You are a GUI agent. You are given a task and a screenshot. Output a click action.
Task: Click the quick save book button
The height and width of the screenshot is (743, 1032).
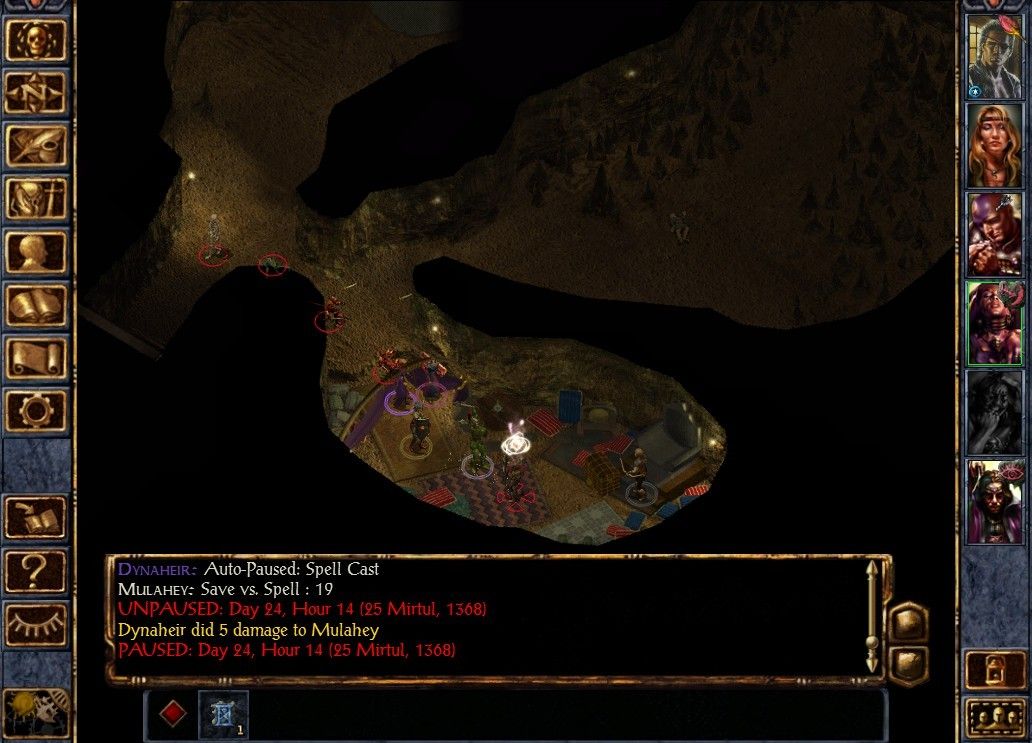(x=36, y=517)
